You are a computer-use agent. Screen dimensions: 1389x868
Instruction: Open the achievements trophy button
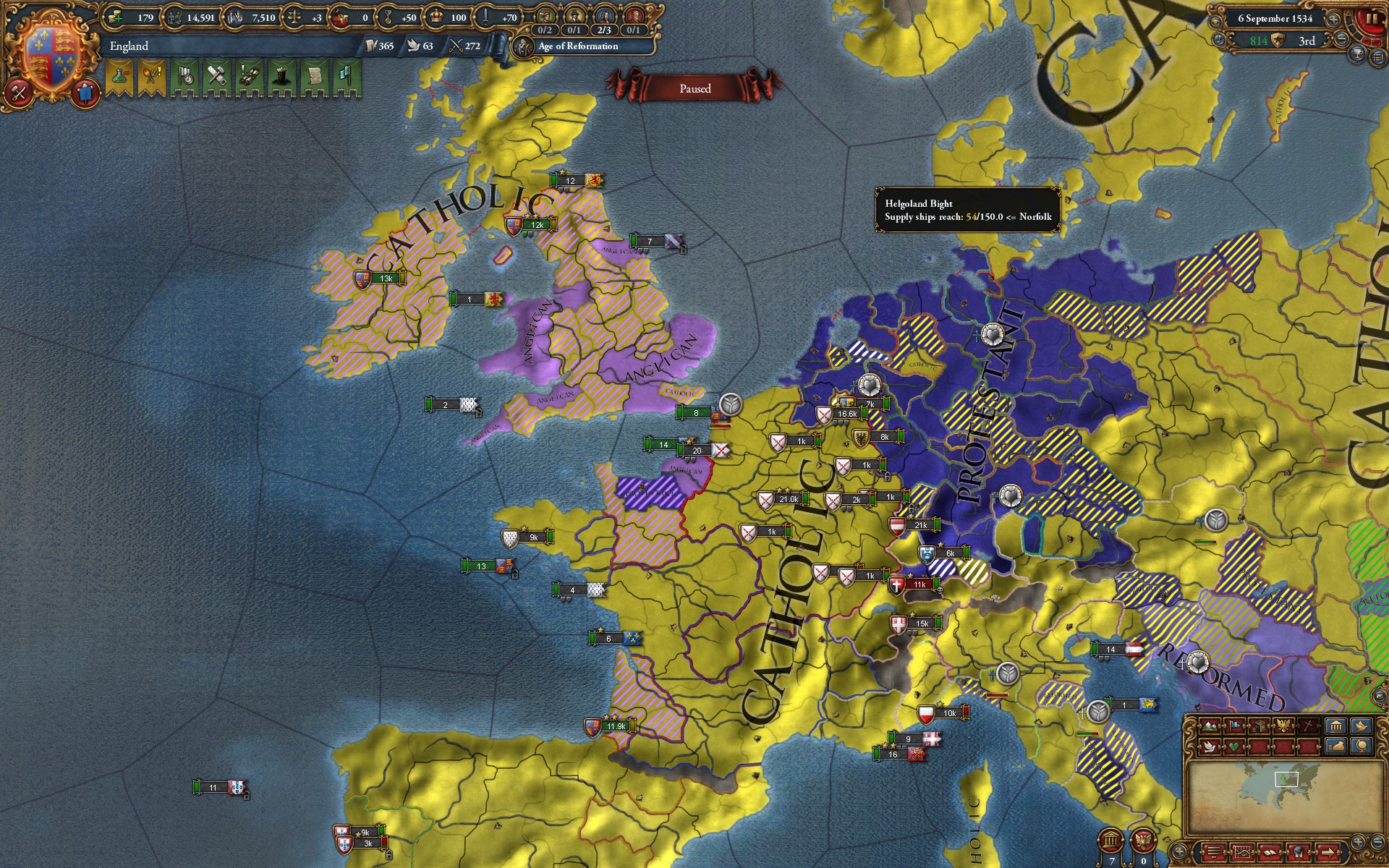(x=1358, y=53)
